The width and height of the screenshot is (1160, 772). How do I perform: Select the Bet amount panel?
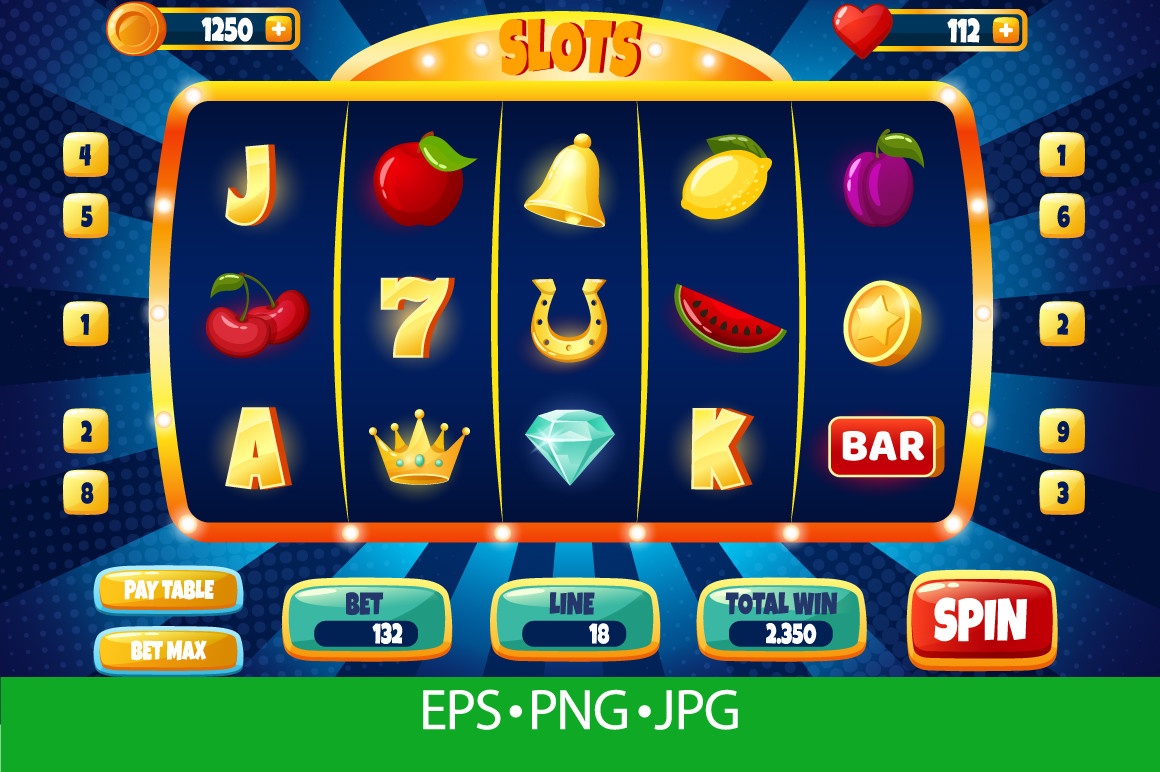[366, 619]
